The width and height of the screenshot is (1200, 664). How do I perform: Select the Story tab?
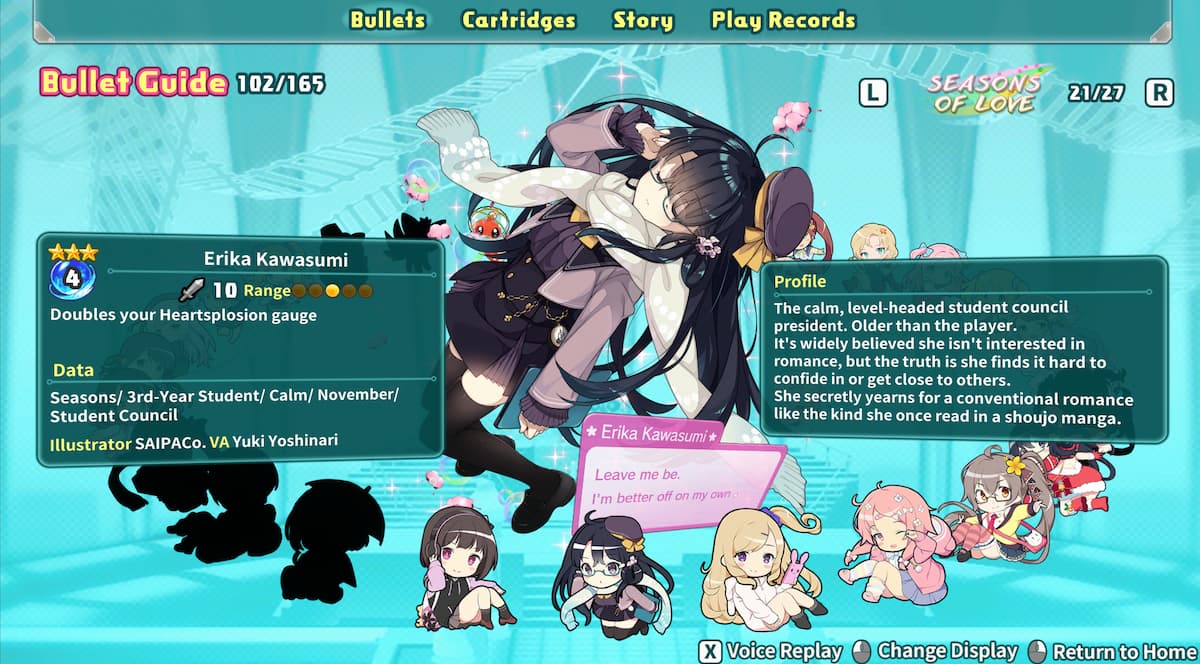[643, 20]
